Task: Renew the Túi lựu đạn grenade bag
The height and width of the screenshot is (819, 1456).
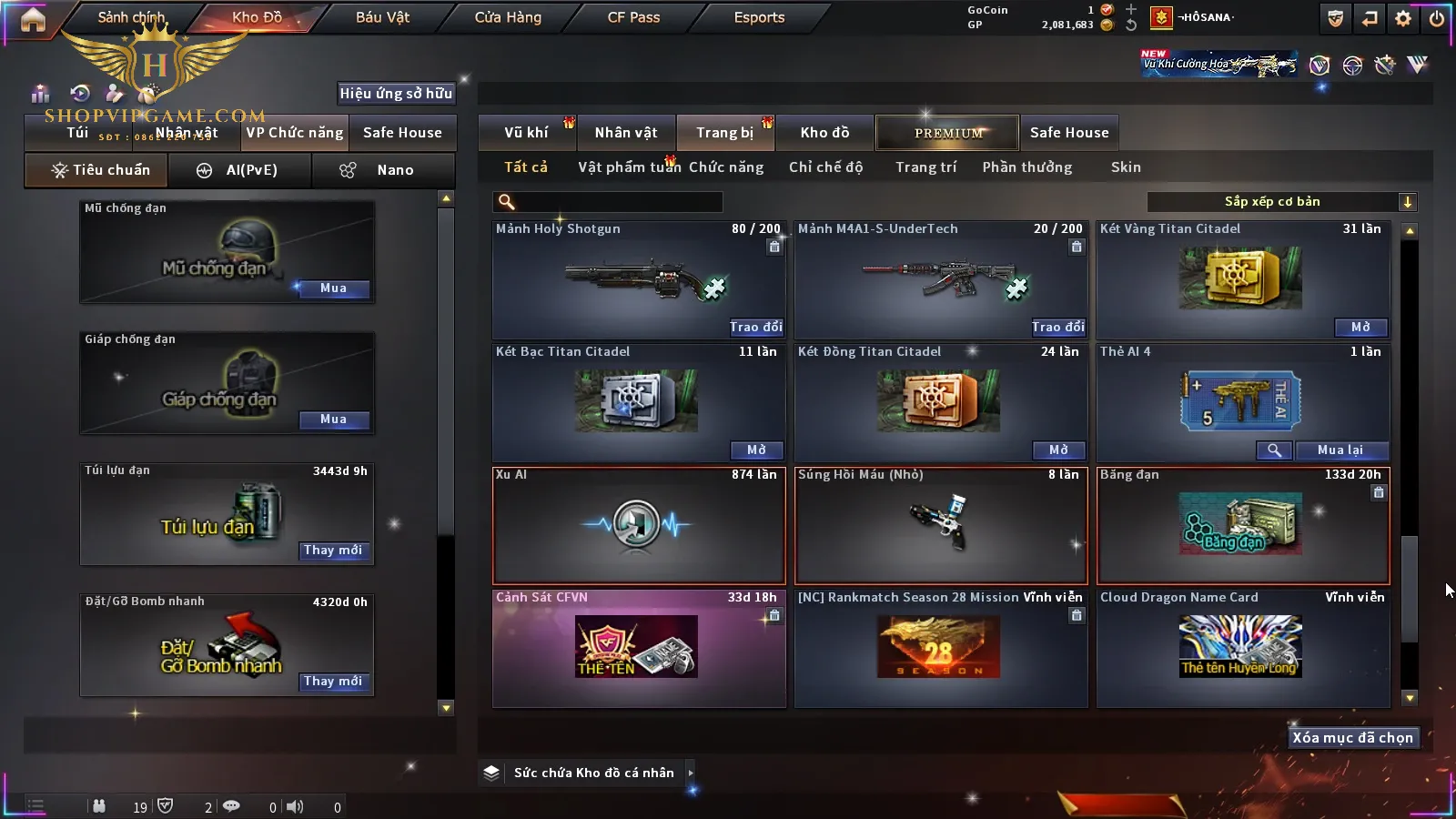Action: [333, 551]
